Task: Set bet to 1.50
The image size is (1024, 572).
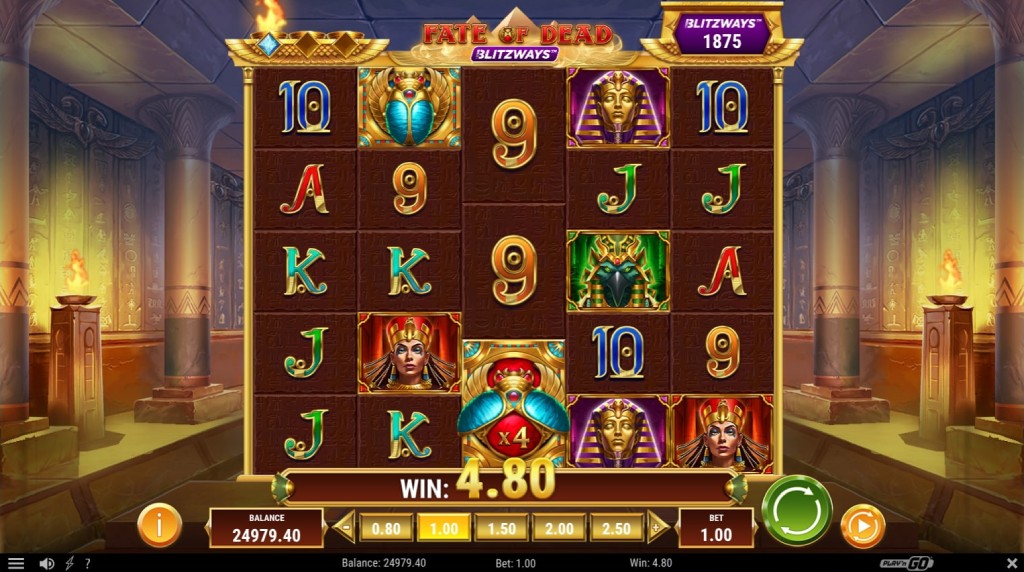Action: coord(502,527)
